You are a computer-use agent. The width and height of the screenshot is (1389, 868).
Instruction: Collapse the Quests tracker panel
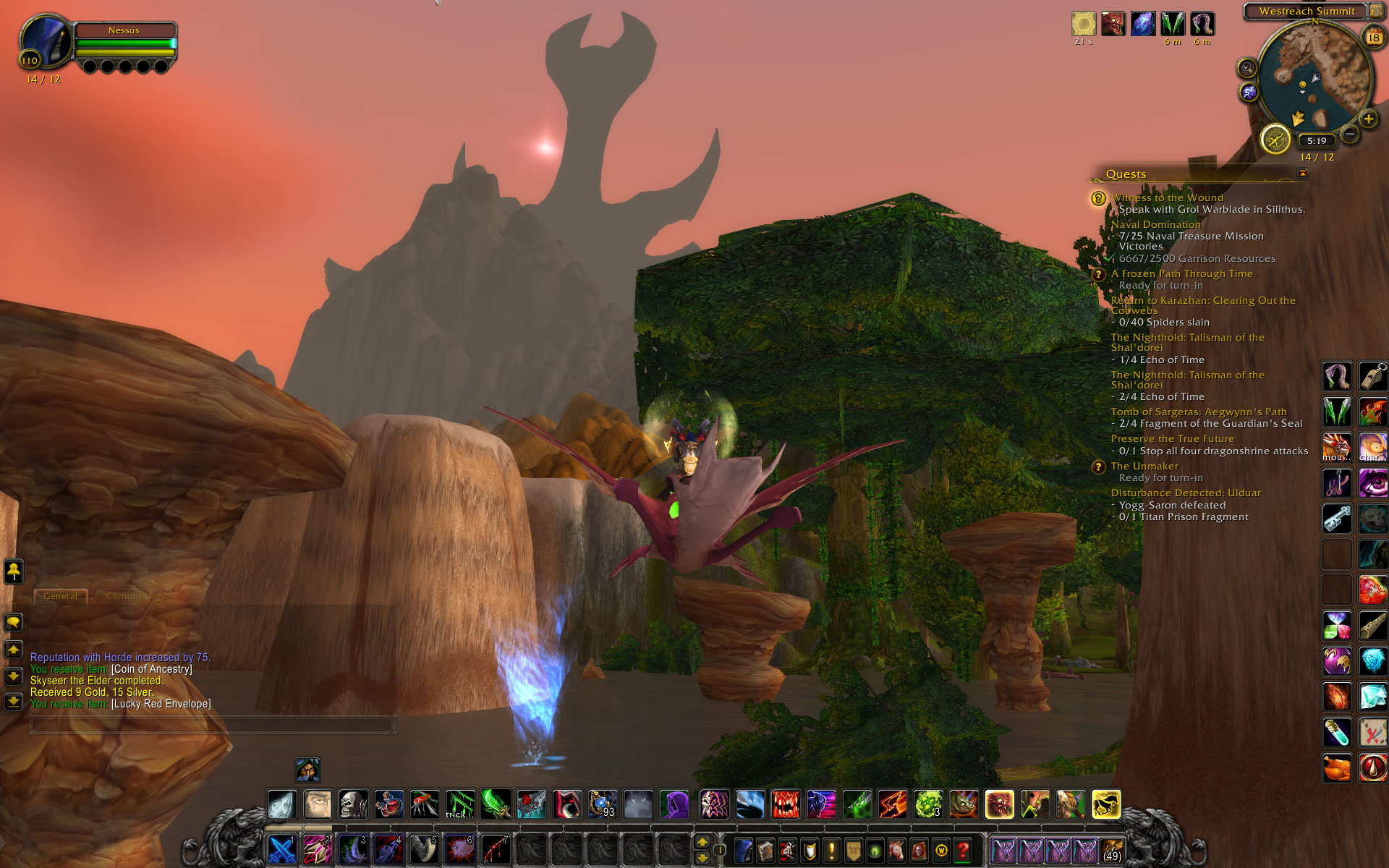[1303, 173]
